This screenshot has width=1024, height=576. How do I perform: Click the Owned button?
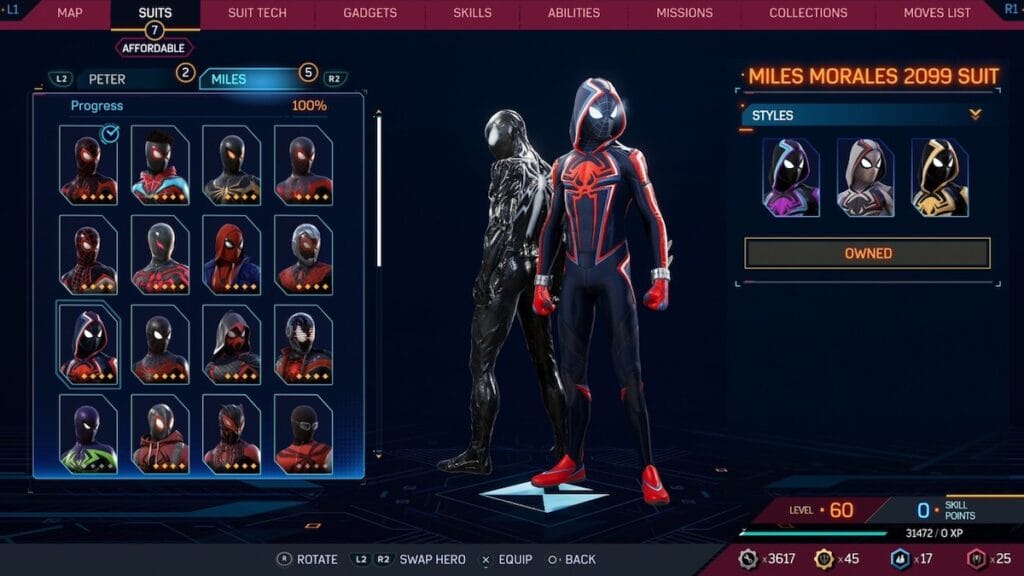coord(867,253)
